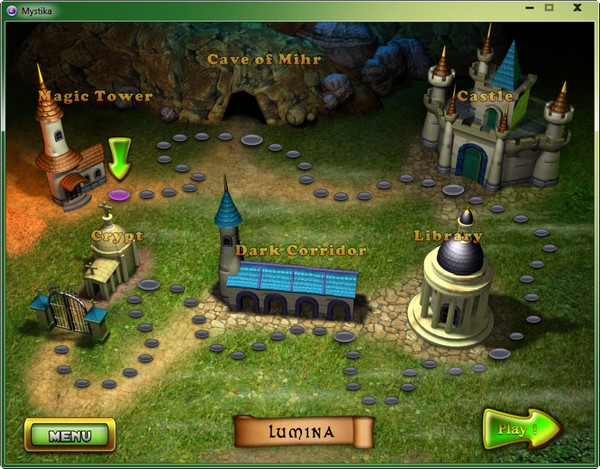Select the LUMINA player name banner
The width and height of the screenshot is (600, 469).
click(x=302, y=432)
